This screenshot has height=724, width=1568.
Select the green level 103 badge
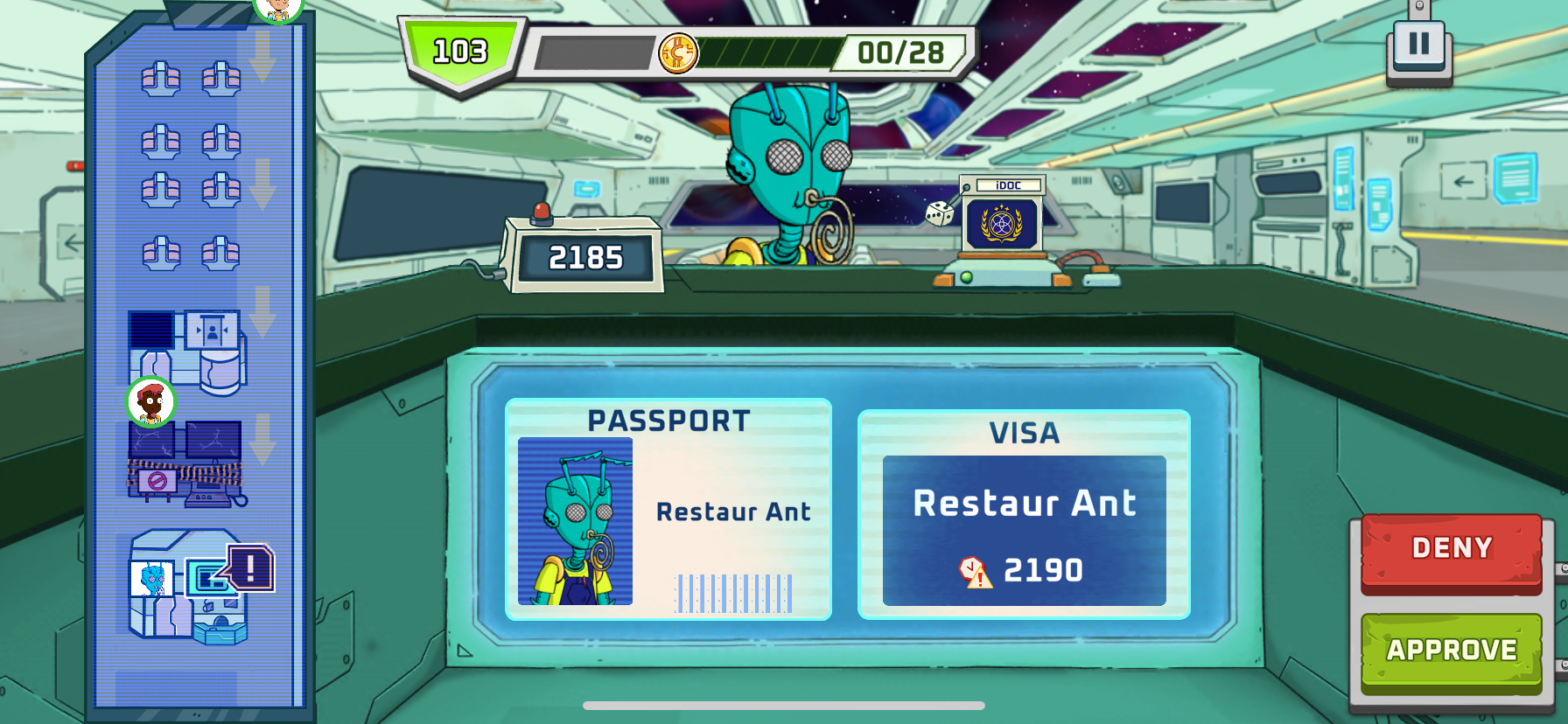458,50
